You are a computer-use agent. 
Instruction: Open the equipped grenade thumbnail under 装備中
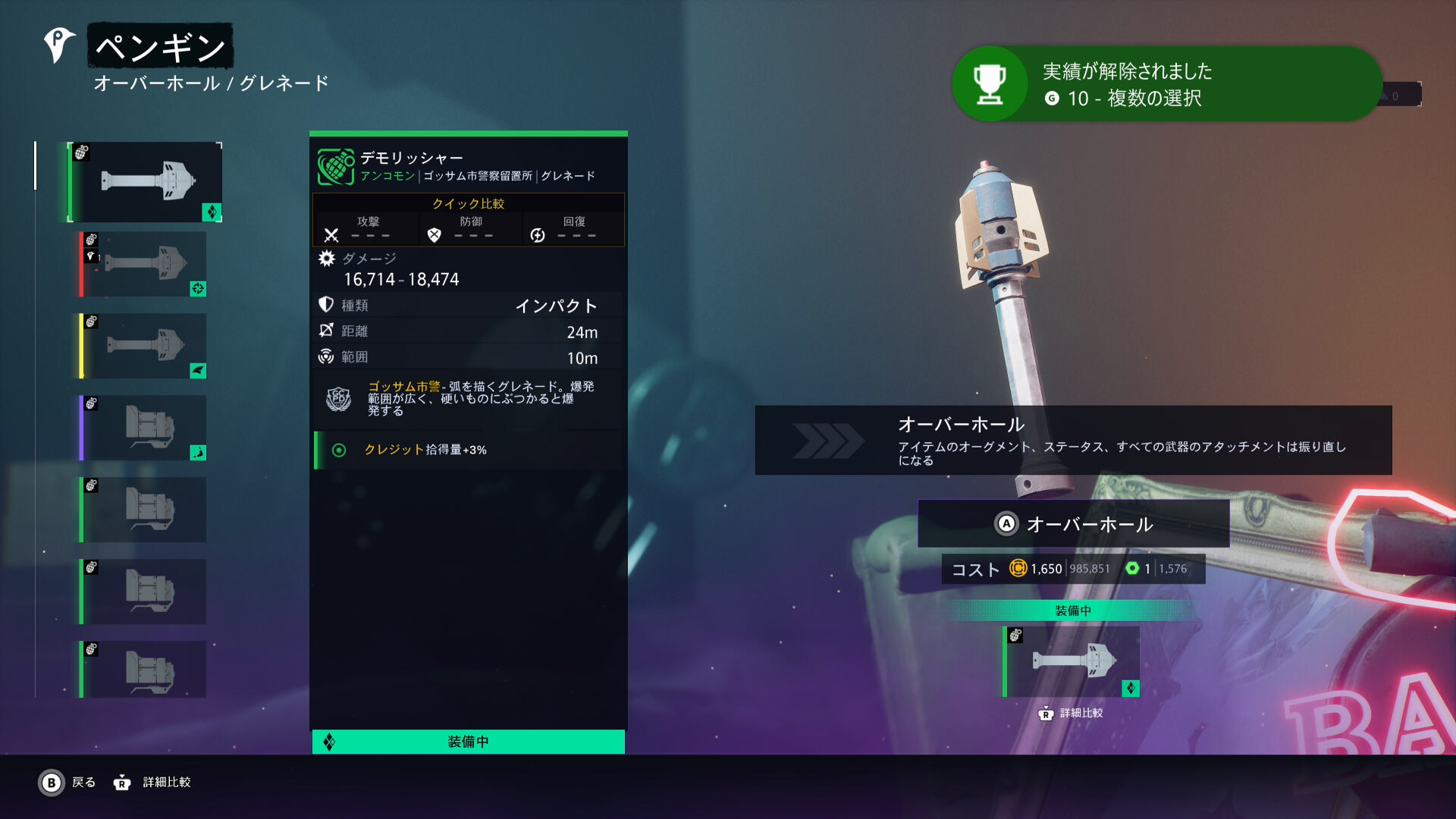click(1071, 661)
